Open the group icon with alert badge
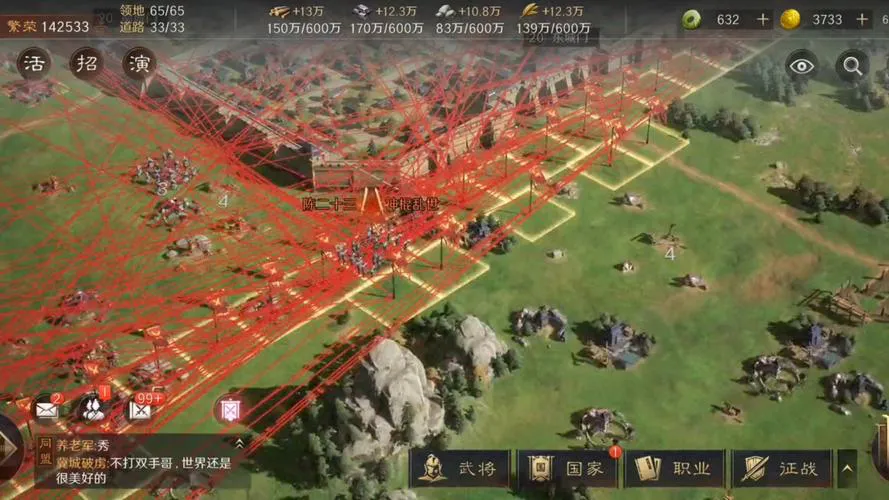Screen dimensions: 889x500 point(92,408)
